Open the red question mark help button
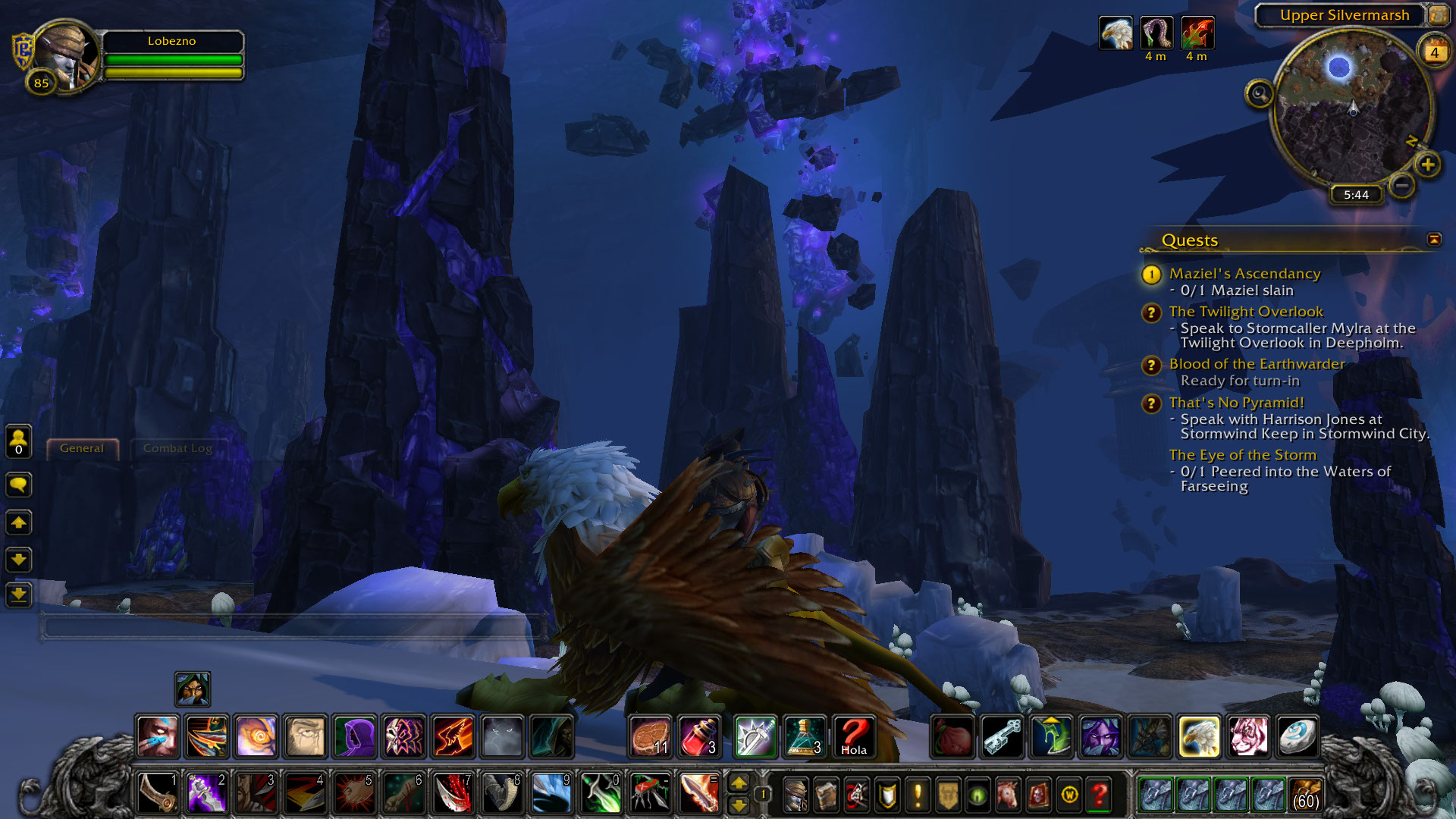Viewport: 1456px width, 819px height. (1099, 795)
